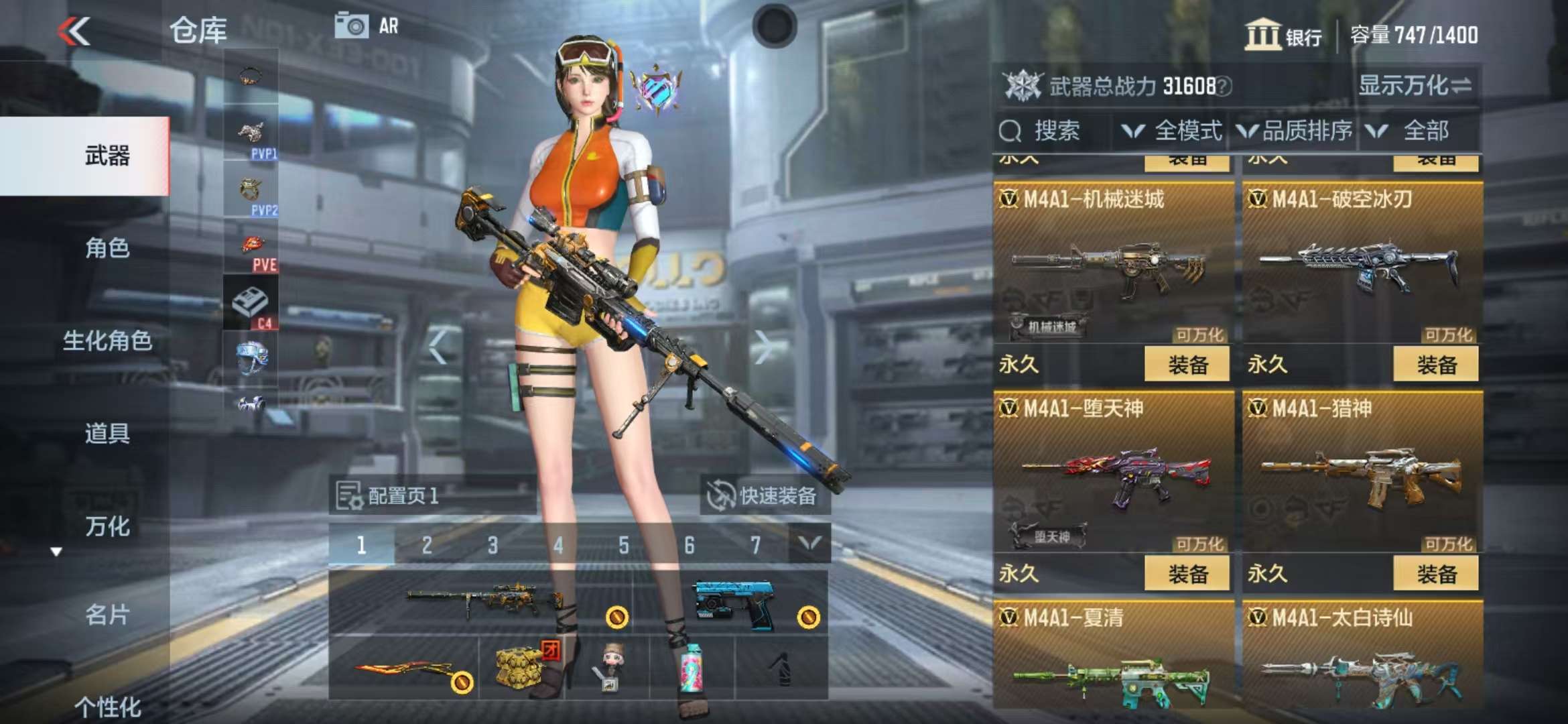Open the AR camera mode
The width and height of the screenshot is (1568, 724).
point(367,27)
